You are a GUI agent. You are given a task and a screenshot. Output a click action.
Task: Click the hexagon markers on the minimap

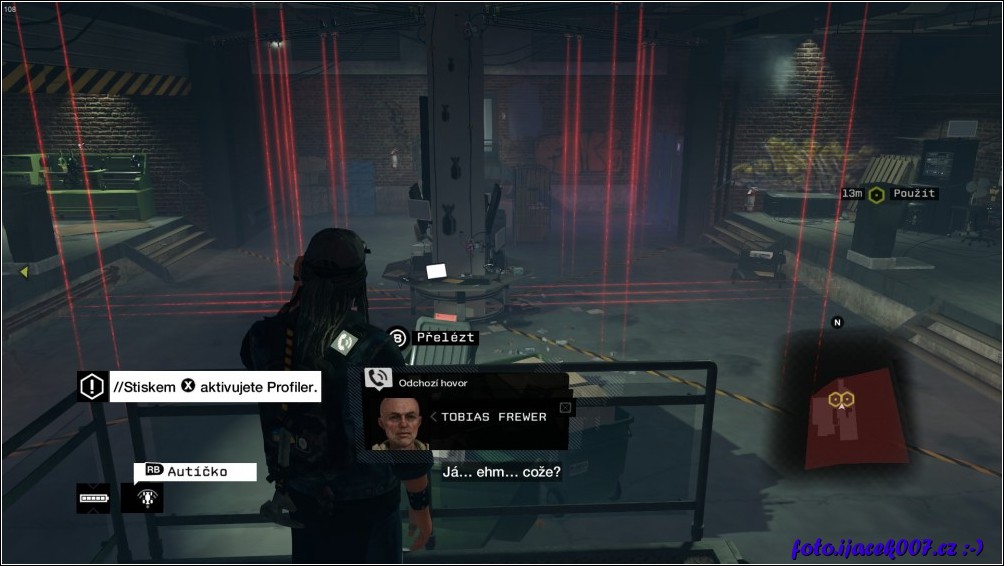click(x=840, y=399)
